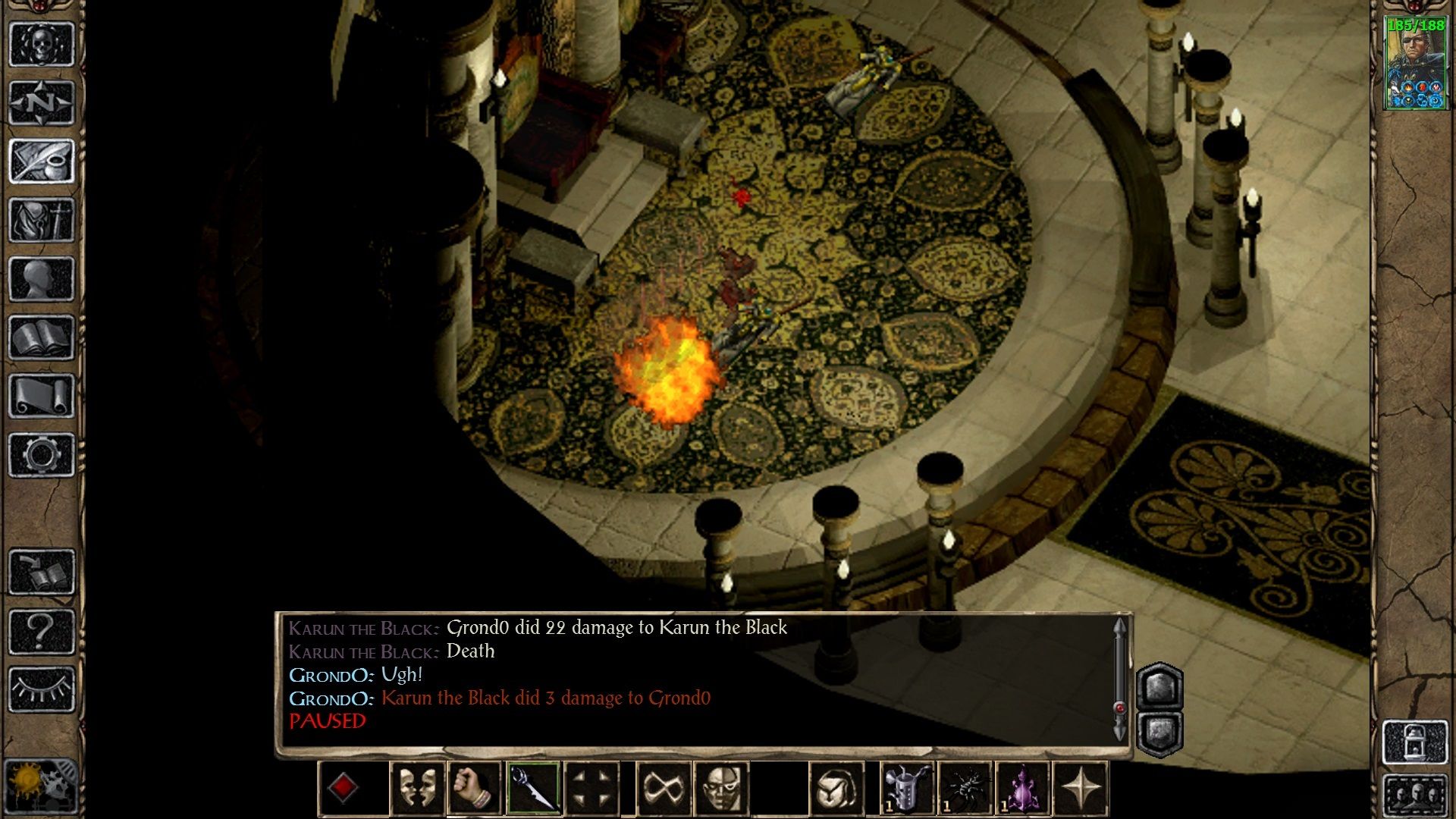Open the priest scroll button
Viewport: 1456px width, 819px height.
pyautogui.click(x=42, y=396)
